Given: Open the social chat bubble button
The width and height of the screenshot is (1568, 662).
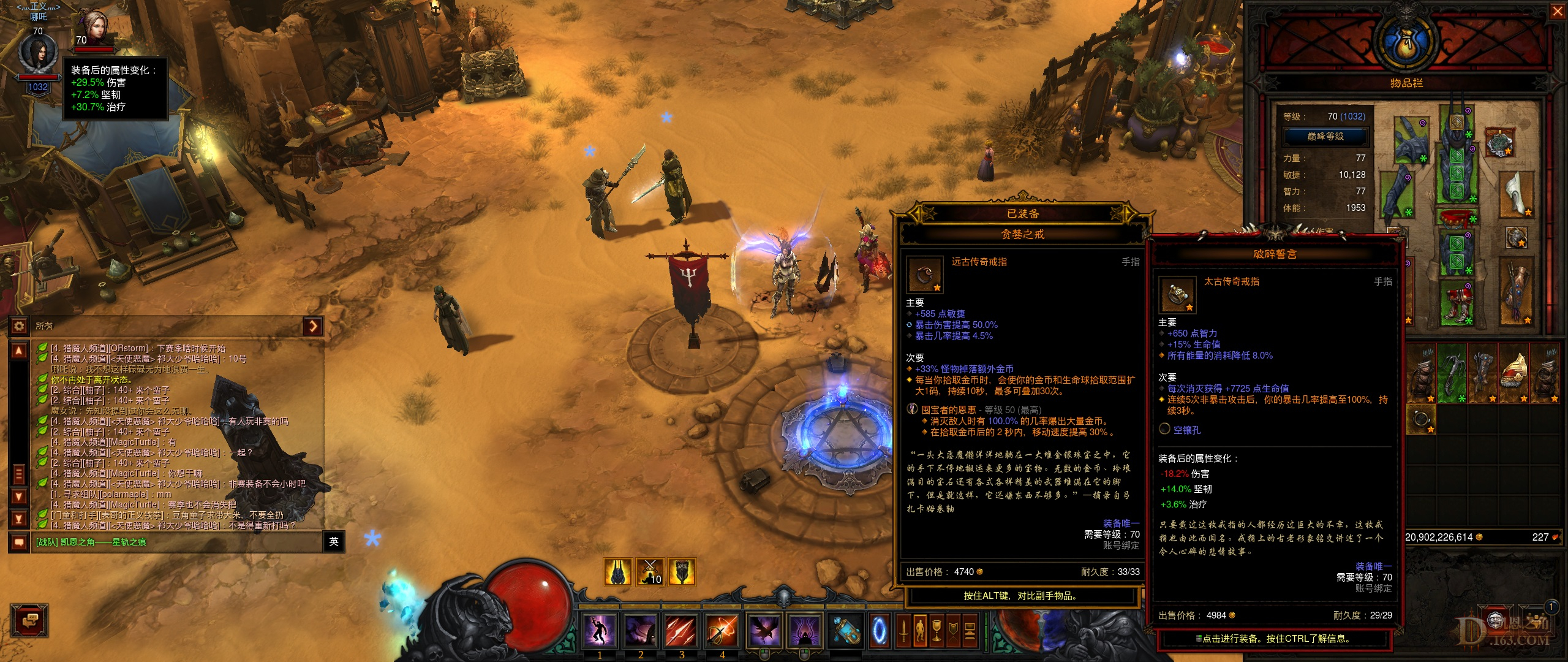Looking at the screenshot, I should (30, 622).
